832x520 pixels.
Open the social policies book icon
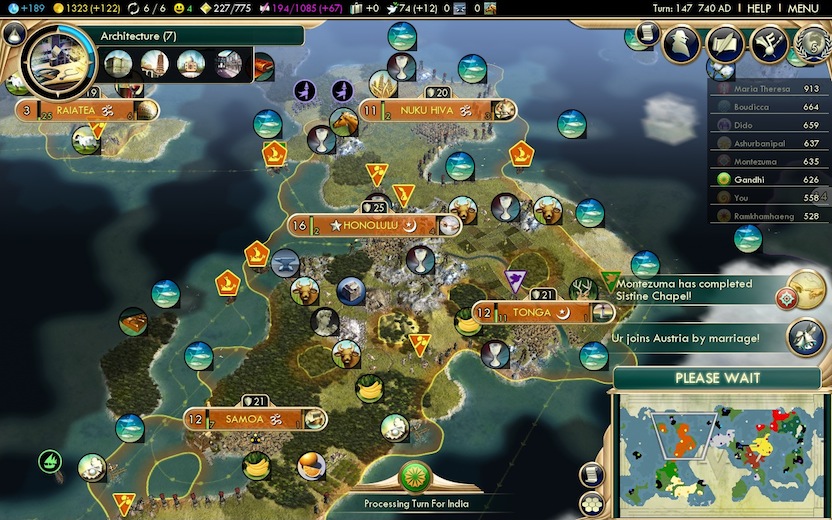click(725, 44)
